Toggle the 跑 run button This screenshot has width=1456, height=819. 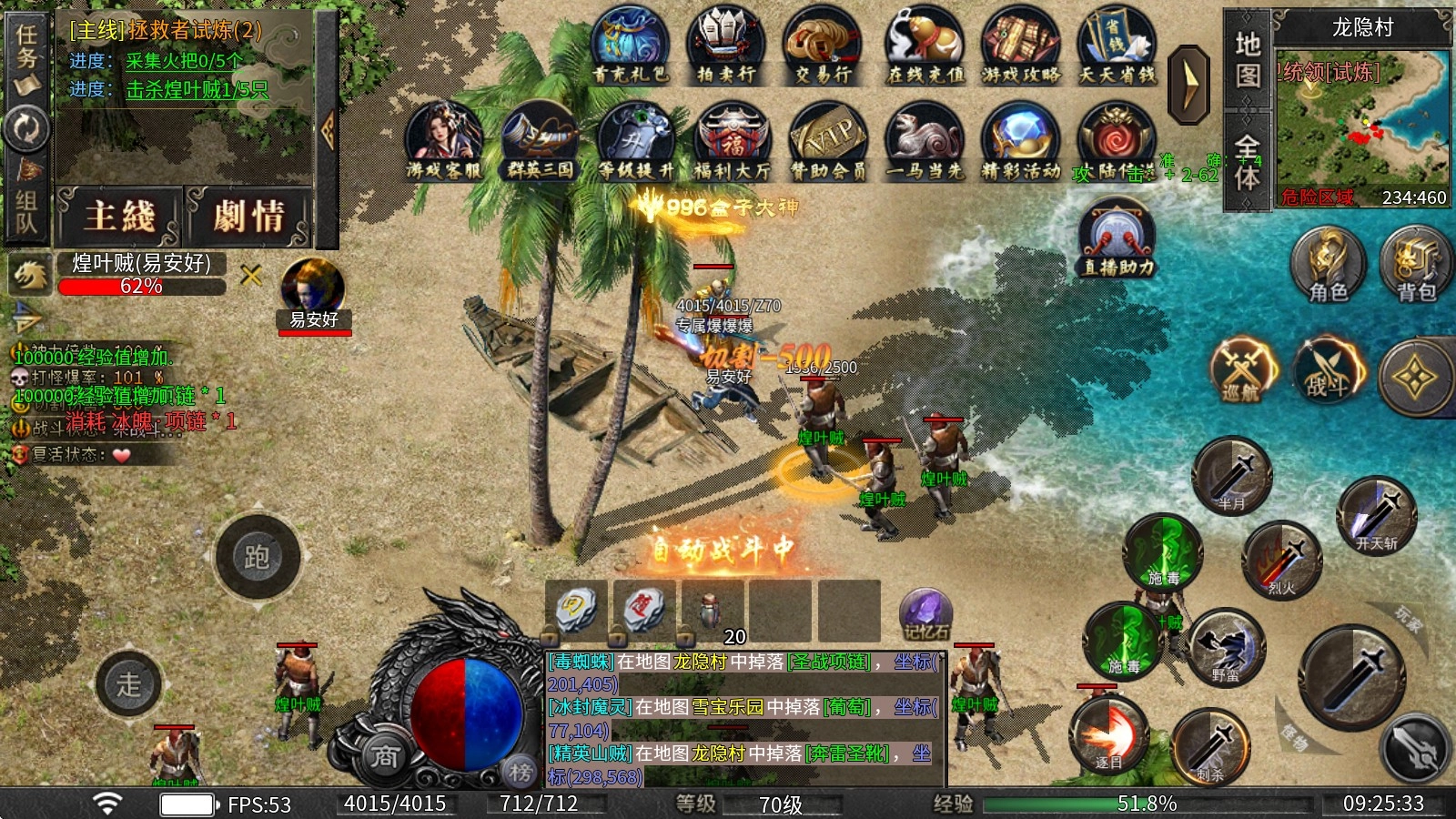tap(258, 557)
